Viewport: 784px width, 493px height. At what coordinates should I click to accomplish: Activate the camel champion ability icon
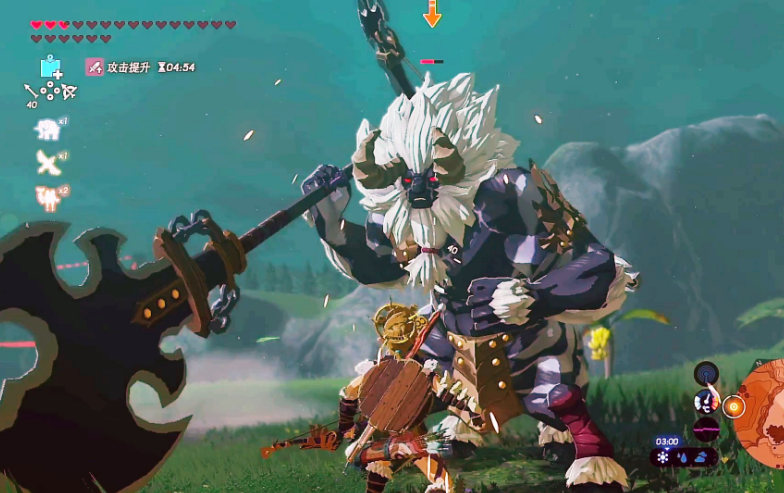(x=47, y=196)
